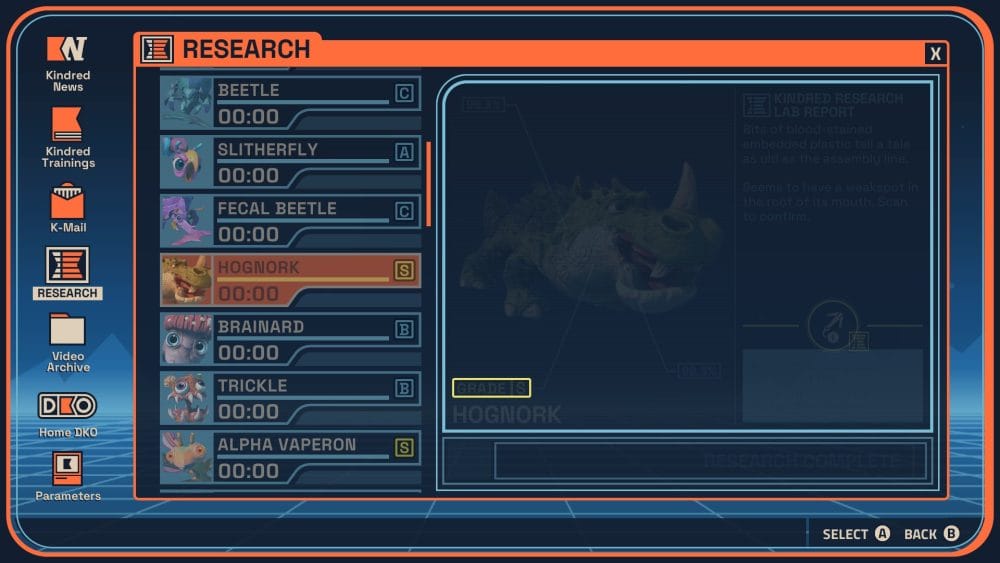The width and height of the screenshot is (1000, 563).
Task: Select the Alpha Vaperon entry
Action: pos(290,457)
